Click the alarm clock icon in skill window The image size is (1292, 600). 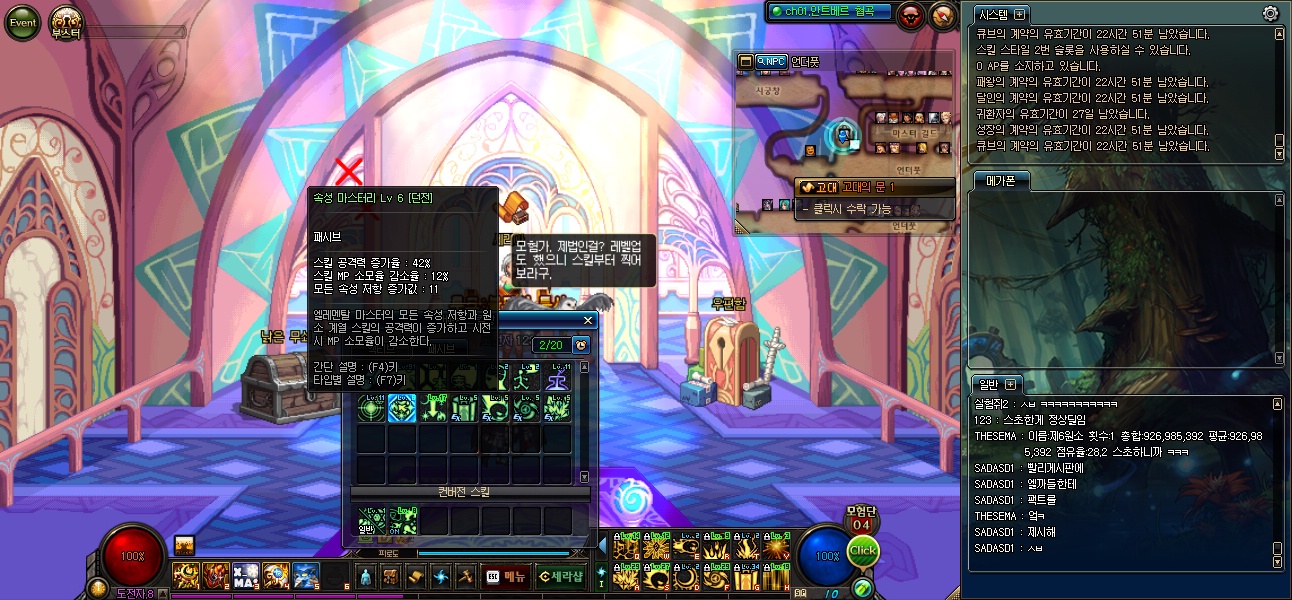[581, 345]
